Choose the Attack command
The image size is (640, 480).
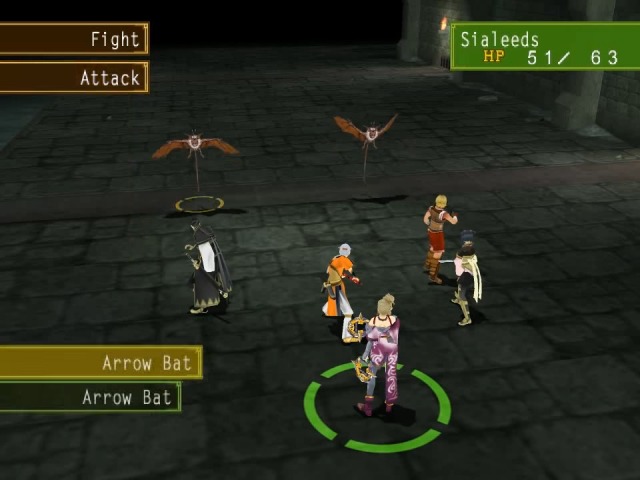pos(74,77)
